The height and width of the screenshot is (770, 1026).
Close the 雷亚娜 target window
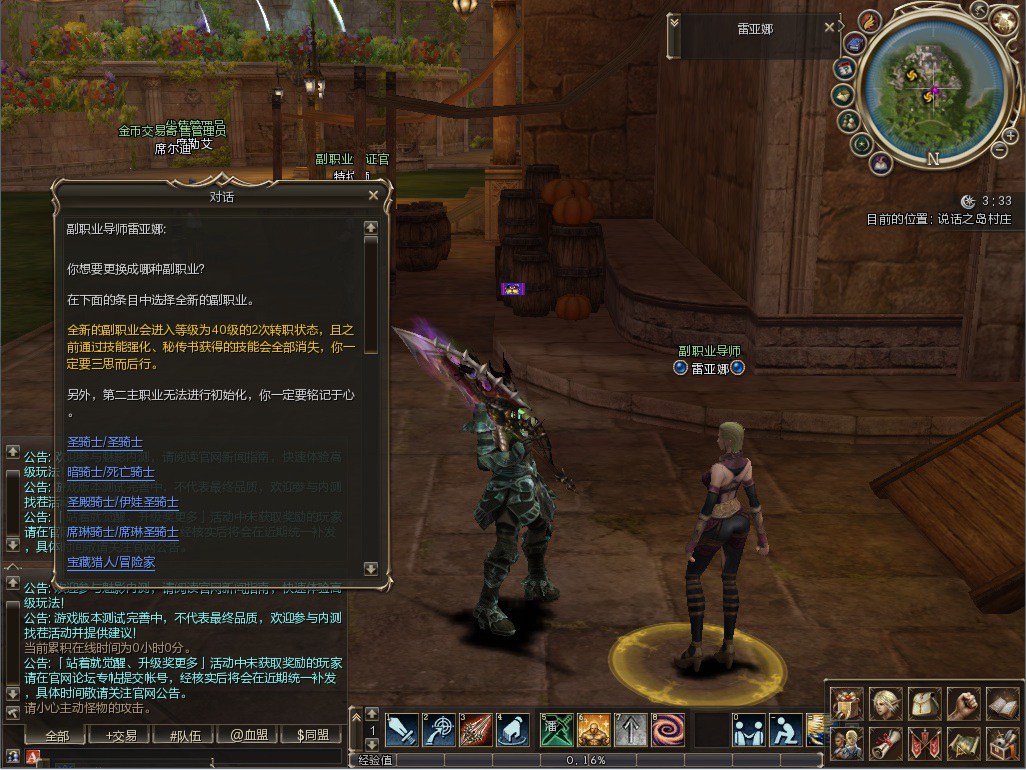[x=829, y=28]
